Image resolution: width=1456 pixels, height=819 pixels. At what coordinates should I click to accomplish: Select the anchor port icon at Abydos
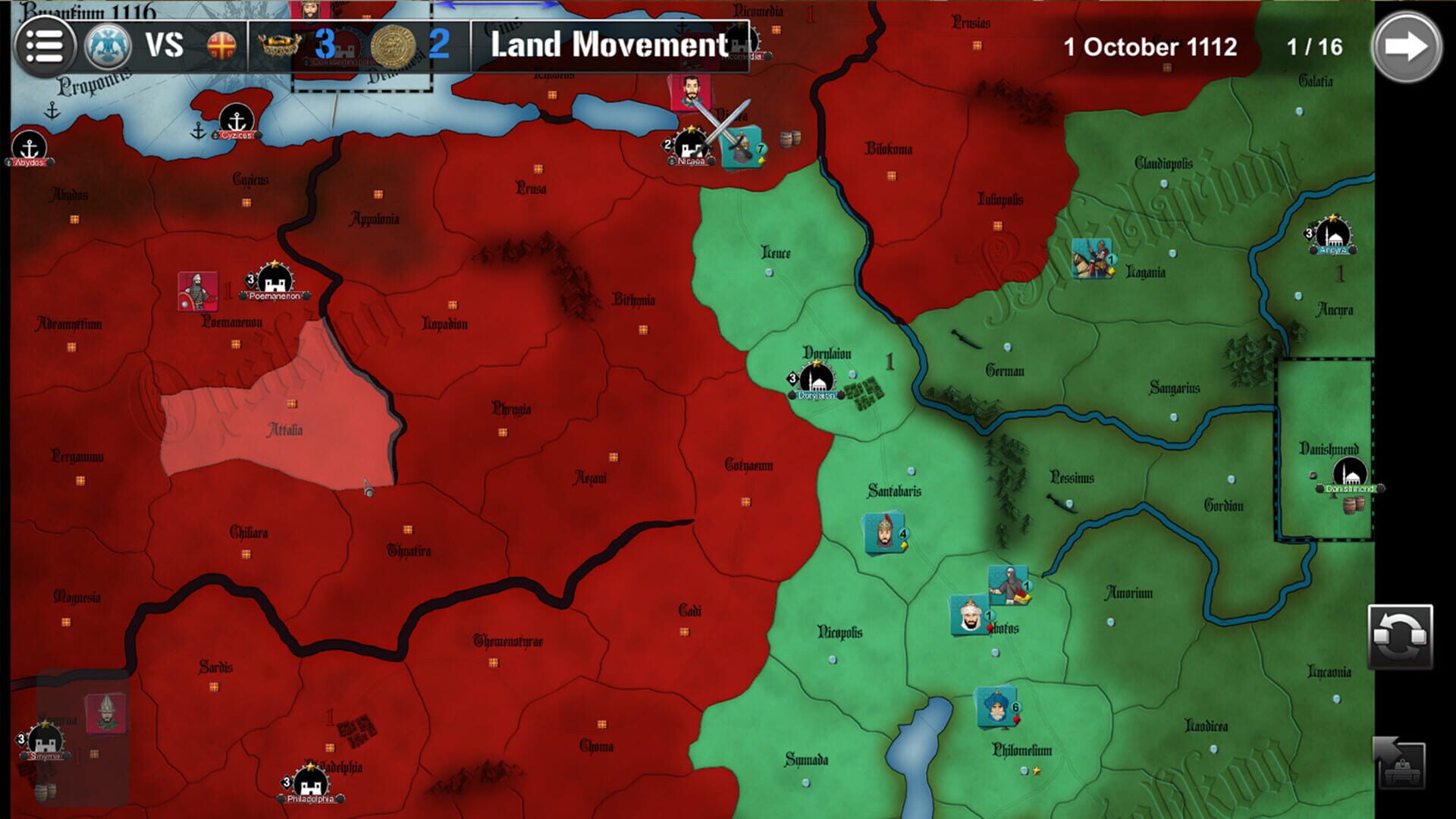click(x=30, y=146)
